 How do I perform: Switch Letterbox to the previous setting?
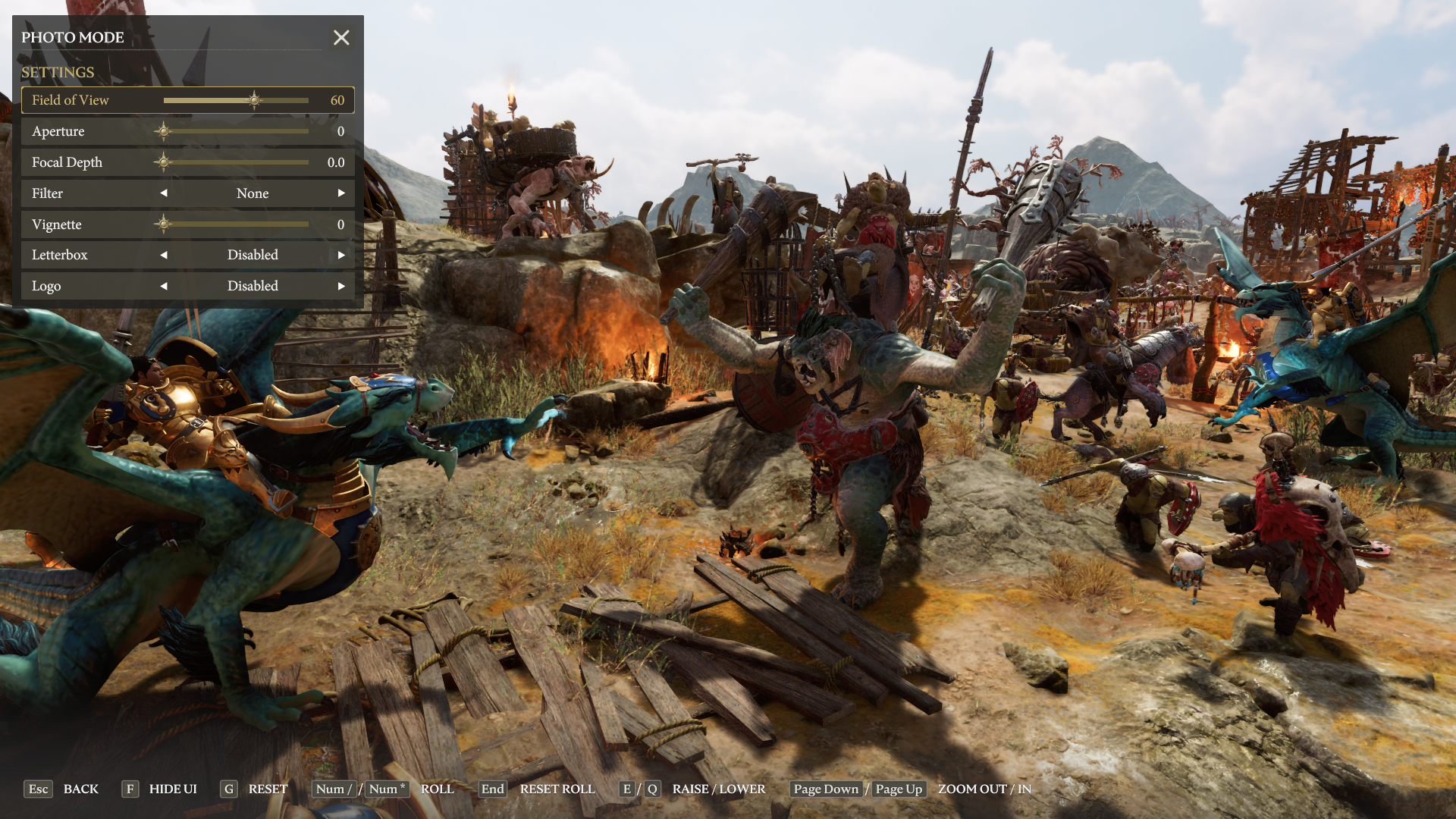point(164,255)
